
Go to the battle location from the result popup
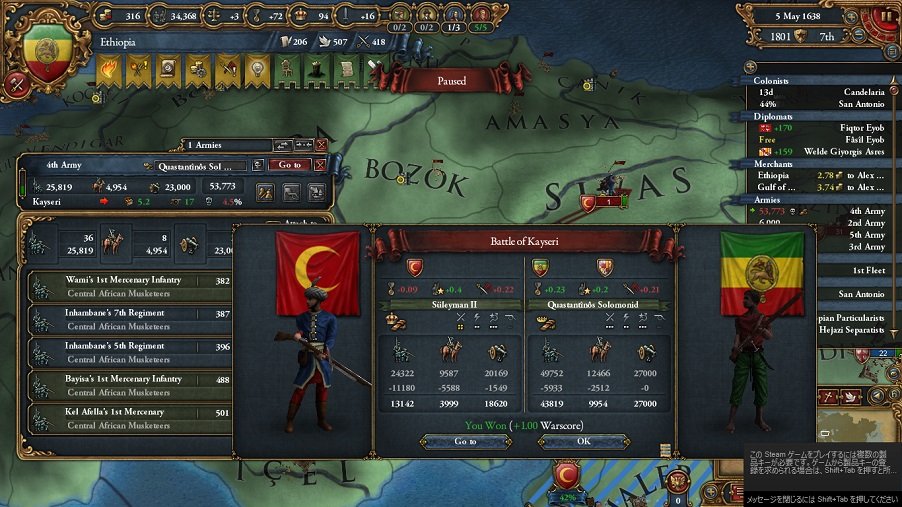pyautogui.click(x=466, y=441)
